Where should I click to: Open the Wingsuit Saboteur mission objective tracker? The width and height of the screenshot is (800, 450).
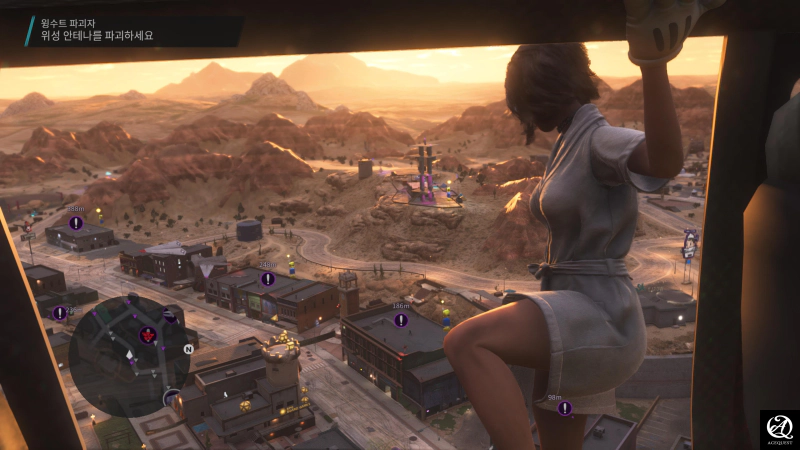[x=95, y=28]
